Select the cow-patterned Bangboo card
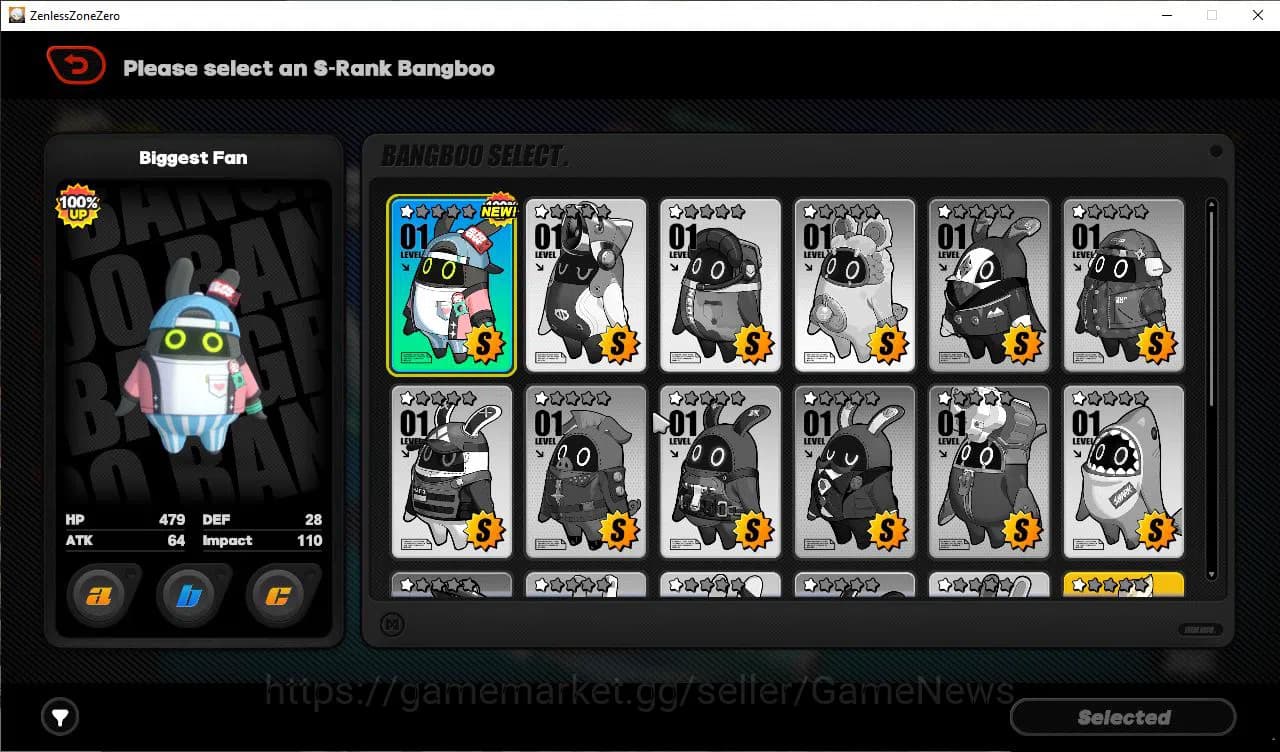Screen dimensions: 1280x752 [586, 285]
